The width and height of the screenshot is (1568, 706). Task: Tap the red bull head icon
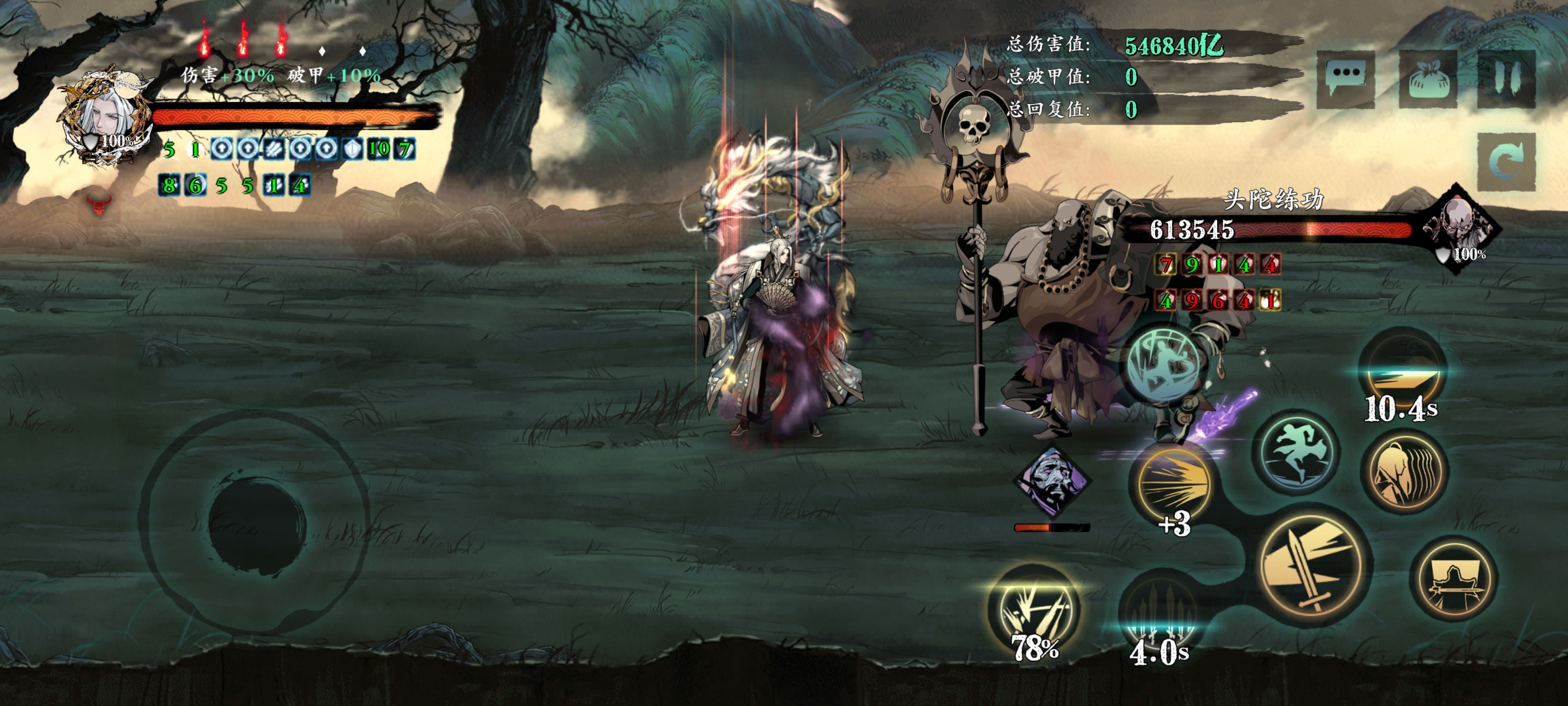click(x=98, y=203)
